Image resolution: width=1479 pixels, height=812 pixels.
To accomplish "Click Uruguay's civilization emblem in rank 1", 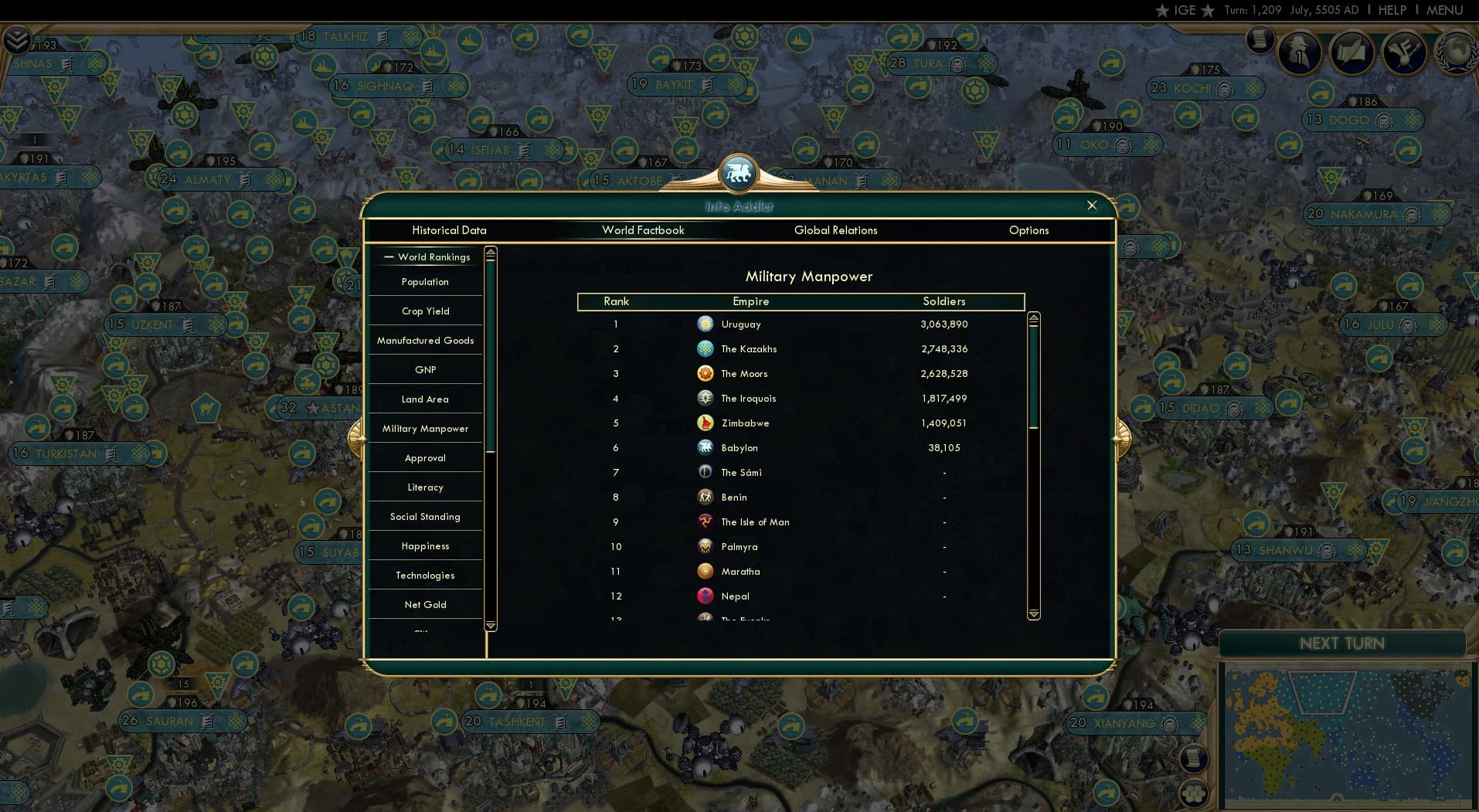I will pos(705,324).
